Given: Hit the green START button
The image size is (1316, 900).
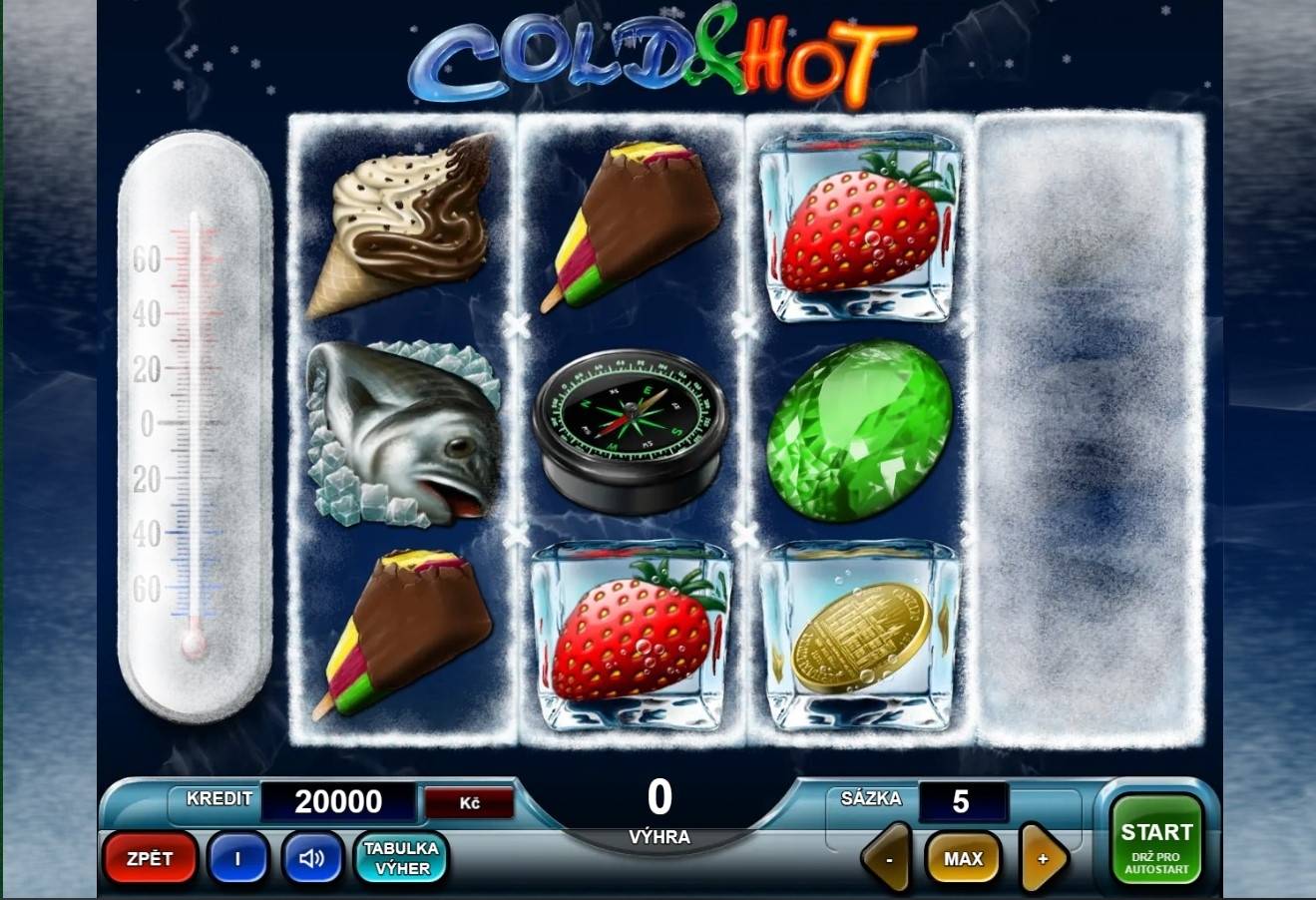Looking at the screenshot, I should [x=1156, y=840].
